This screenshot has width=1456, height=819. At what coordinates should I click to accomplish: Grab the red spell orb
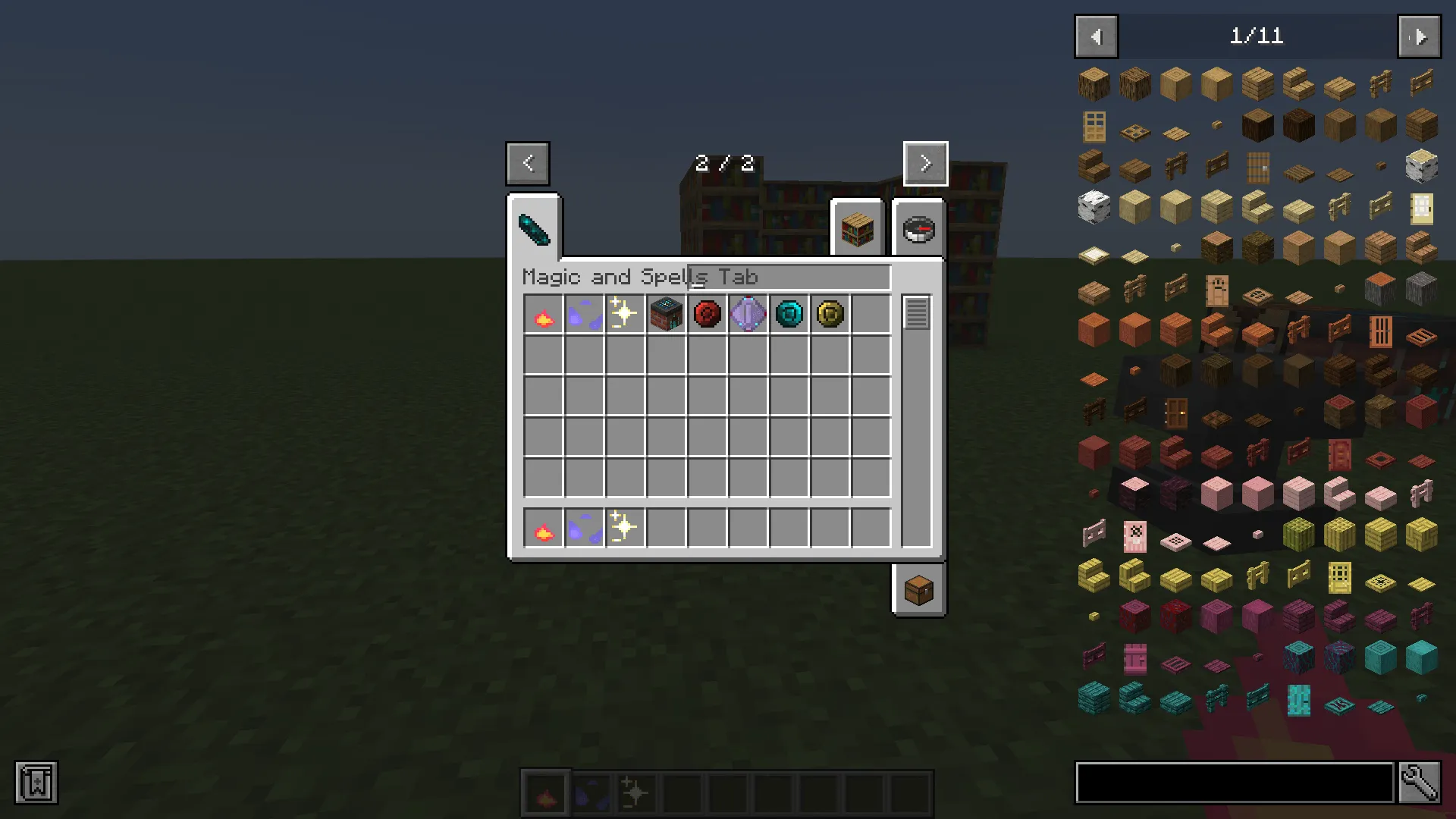coord(707,314)
